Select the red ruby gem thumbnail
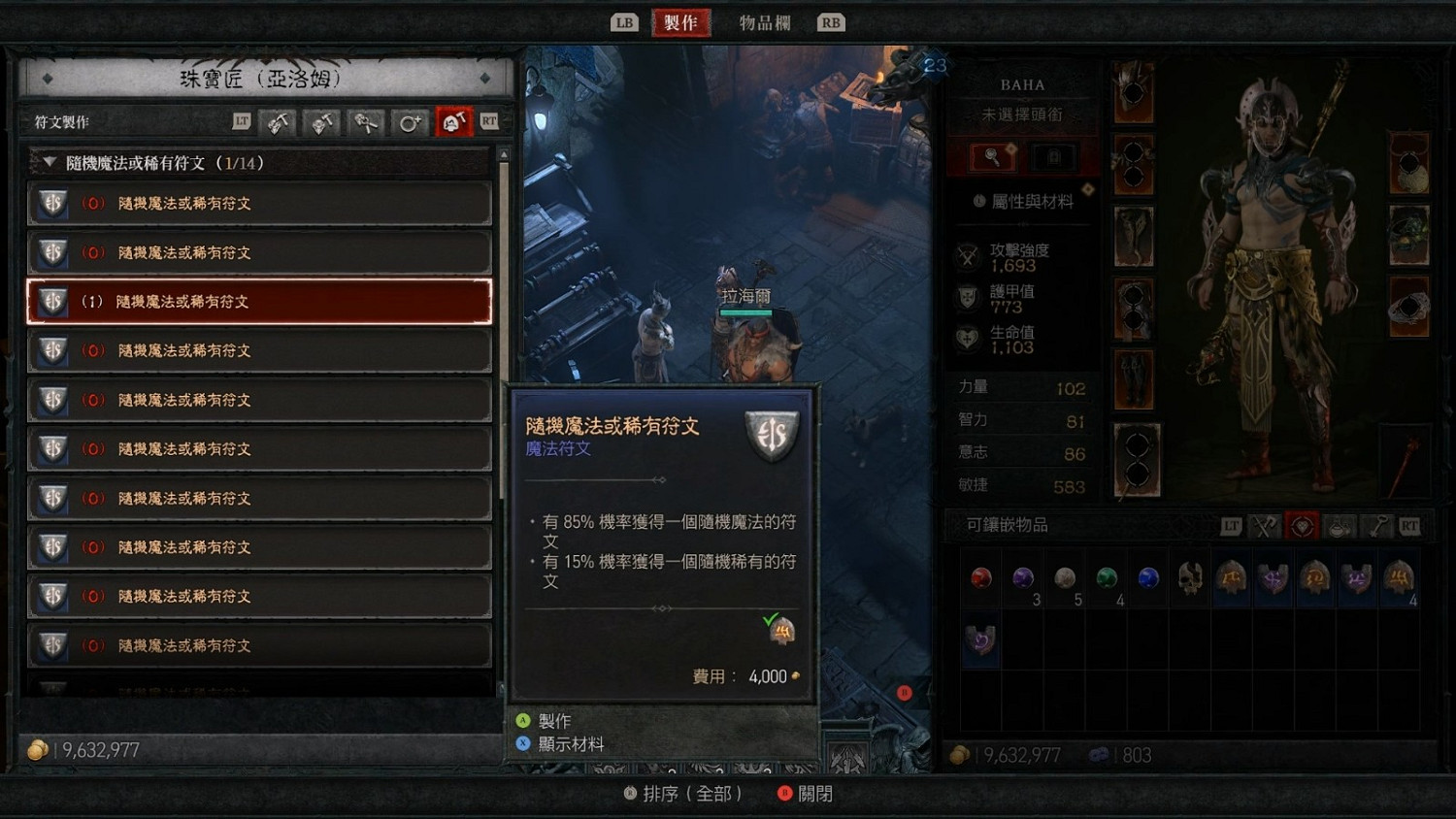 [980, 577]
